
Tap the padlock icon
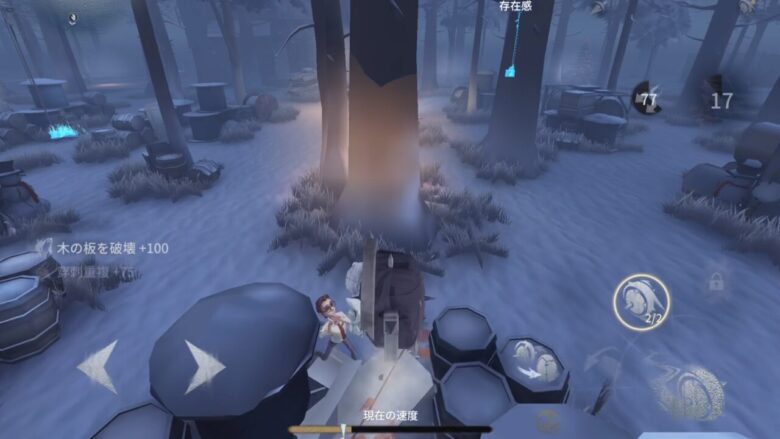[716, 283]
